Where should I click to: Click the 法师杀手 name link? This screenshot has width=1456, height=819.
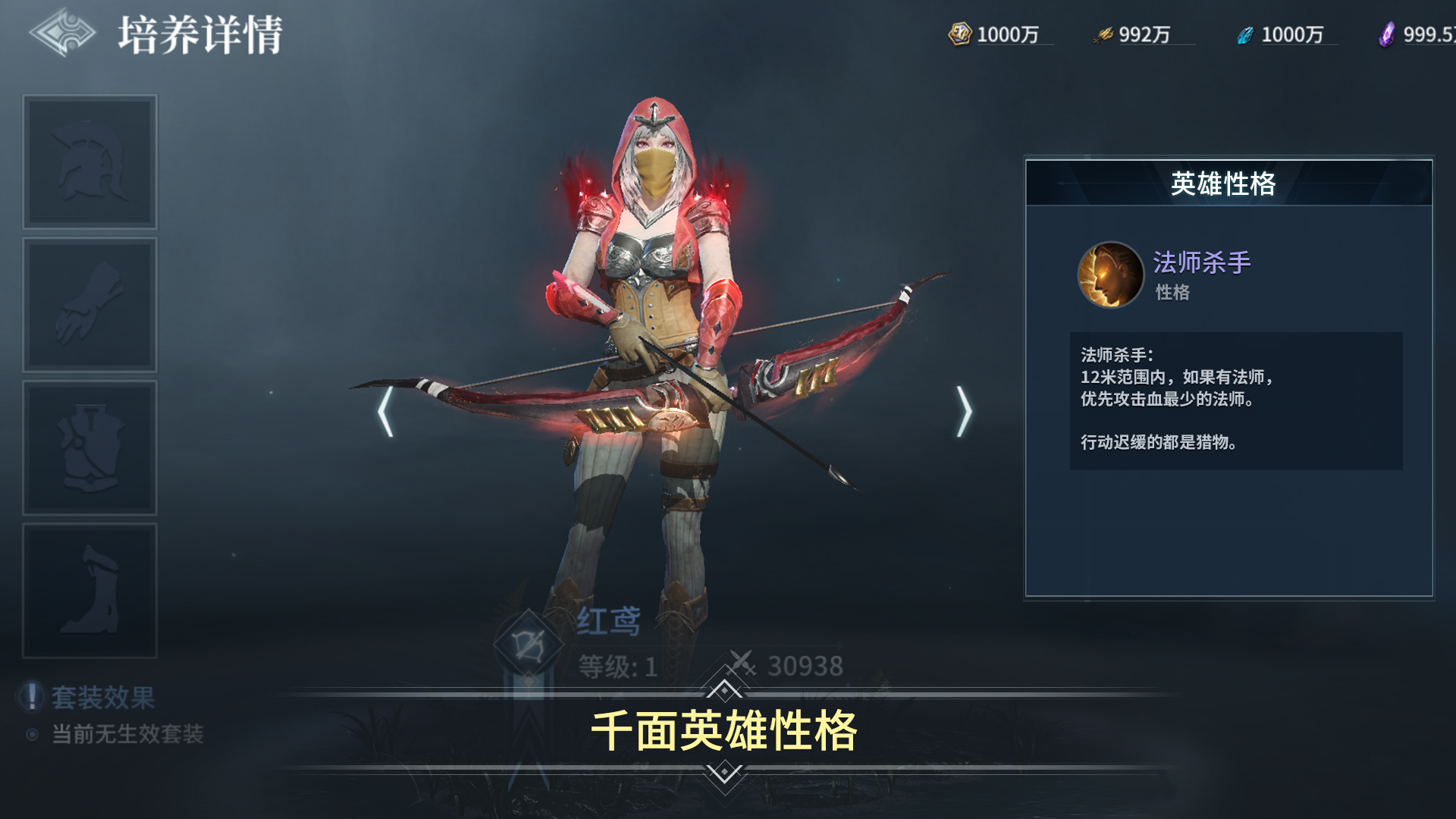click(1201, 262)
